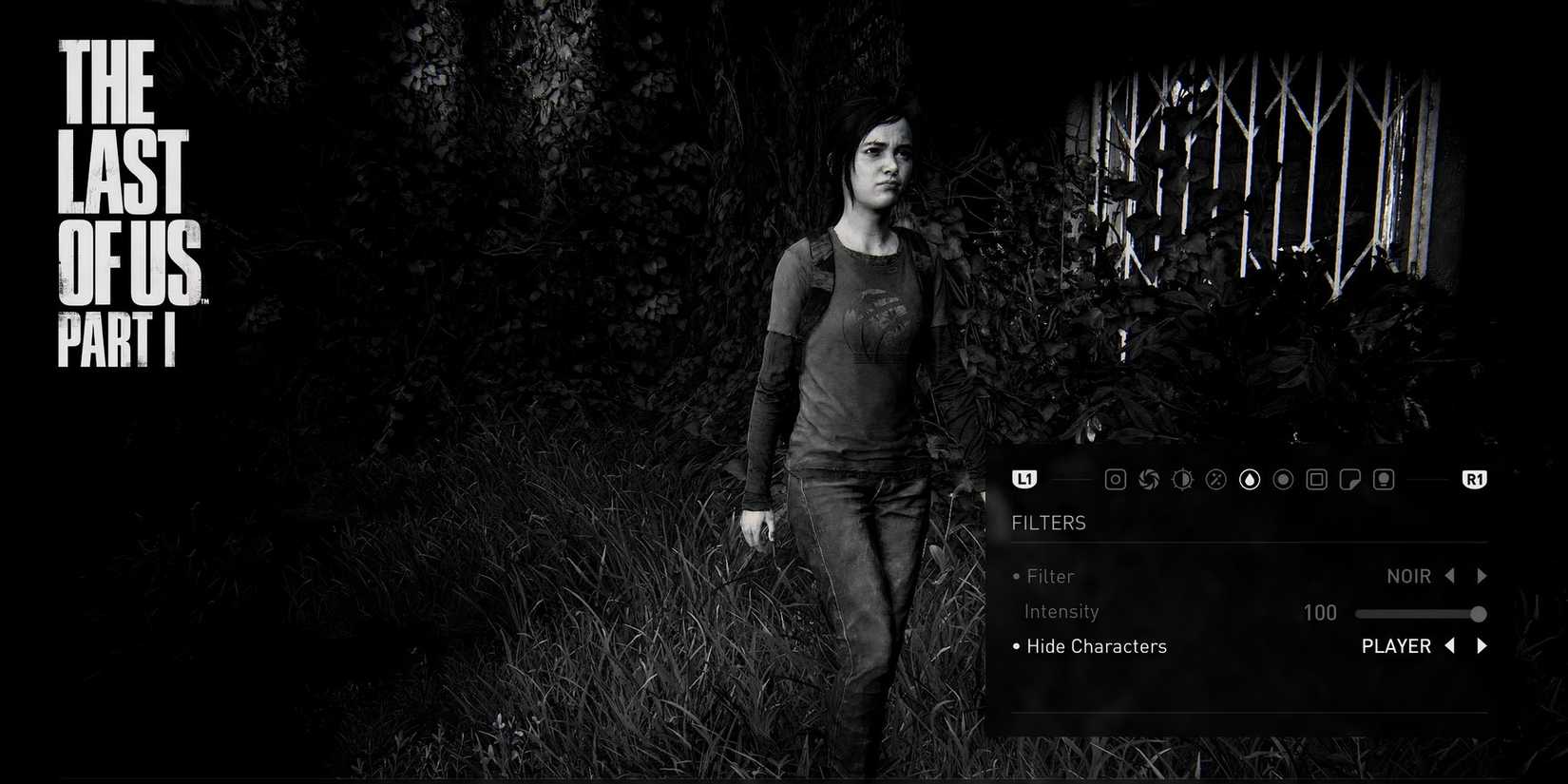Select the Frame border icon
The width and height of the screenshot is (1568, 784).
[1316, 479]
